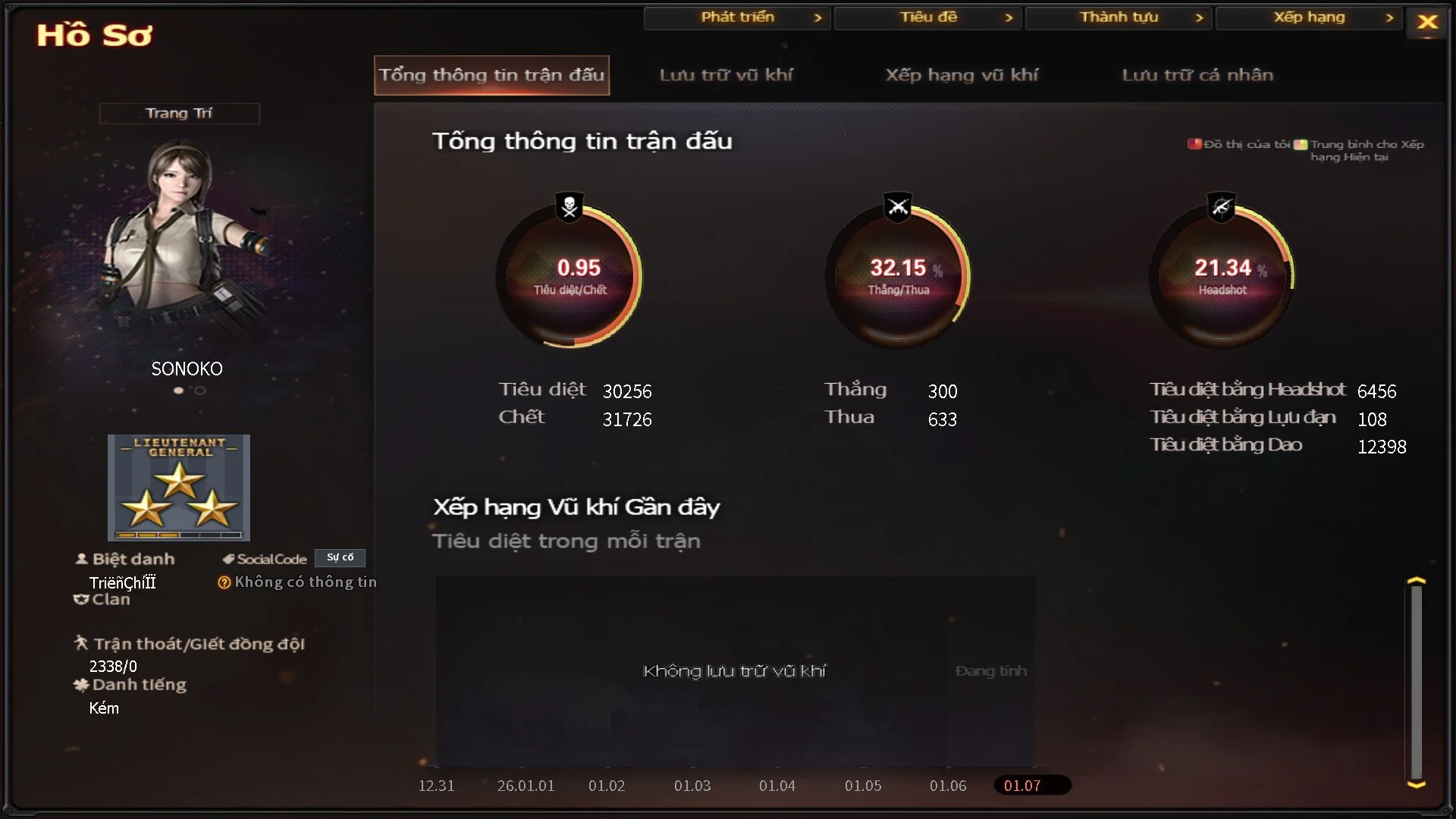
Task: Click the skull icon above the Tiêu diệt/Chết gauge
Action: click(569, 206)
